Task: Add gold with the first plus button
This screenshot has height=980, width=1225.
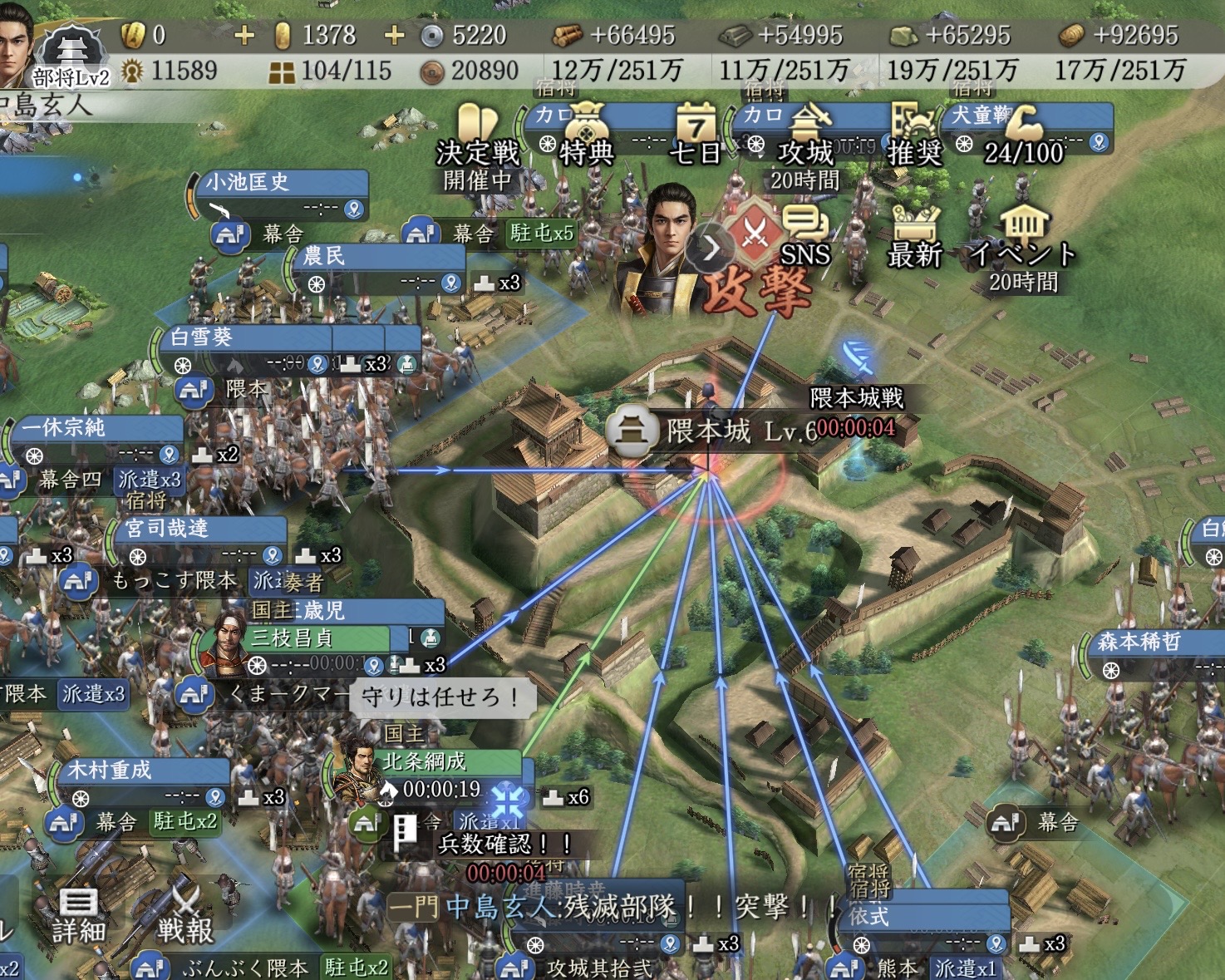Action: 244,35
